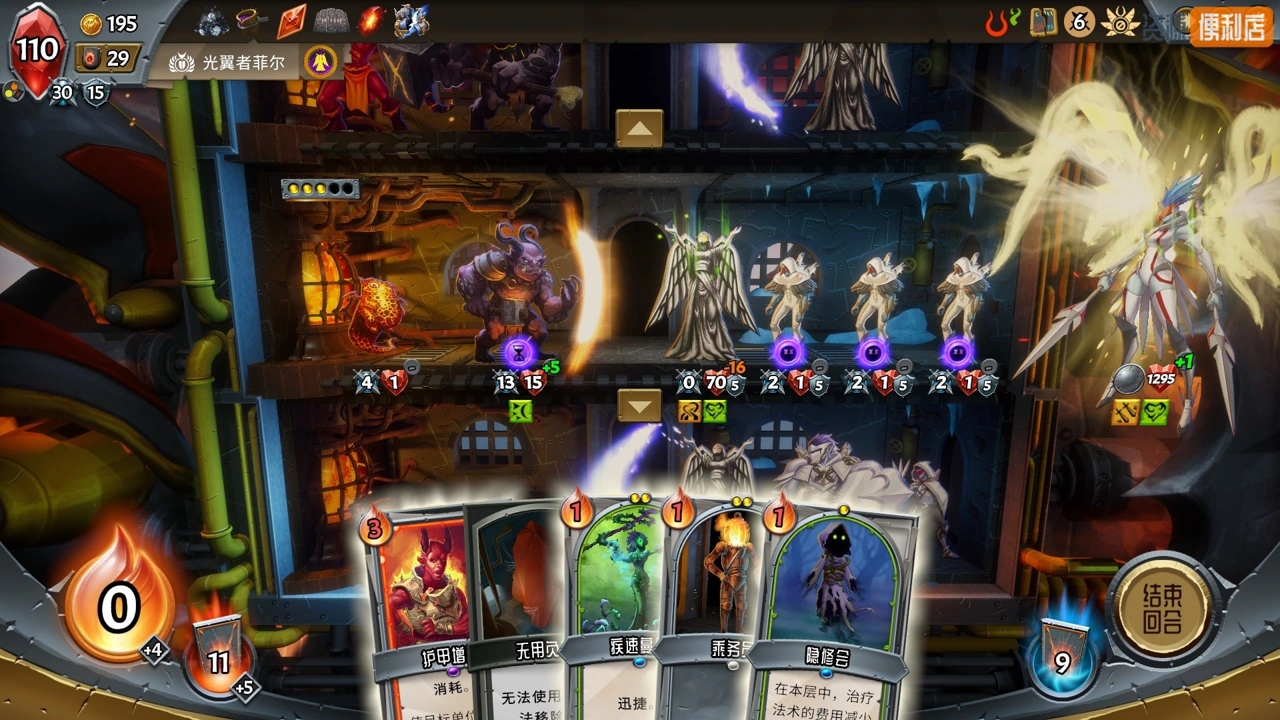The image size is (1280, 720).
Task: Inspect the red fireball artifact icon
Action: tap(371, 20)
